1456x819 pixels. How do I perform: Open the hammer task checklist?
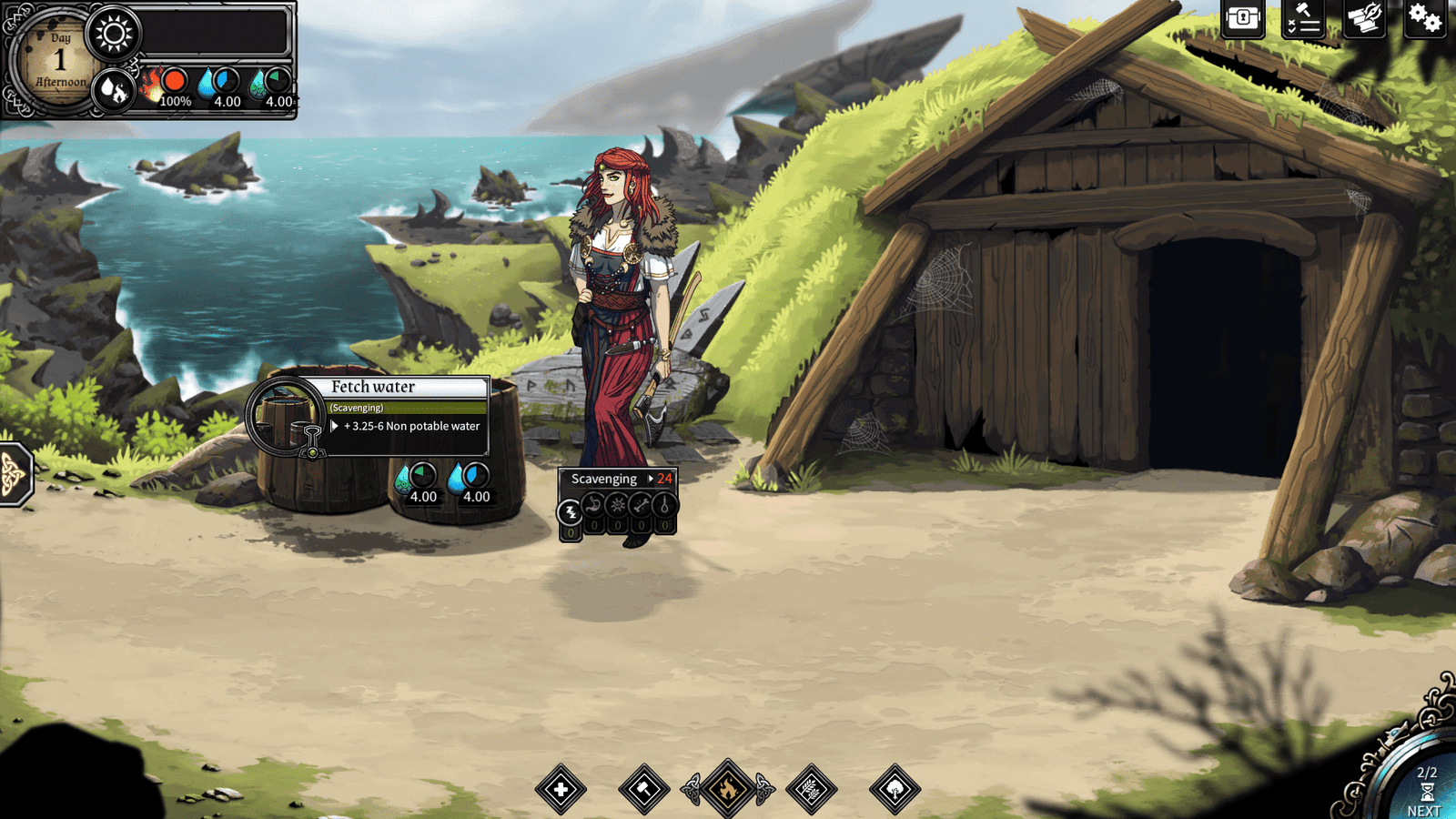[x=1302, y=19]
